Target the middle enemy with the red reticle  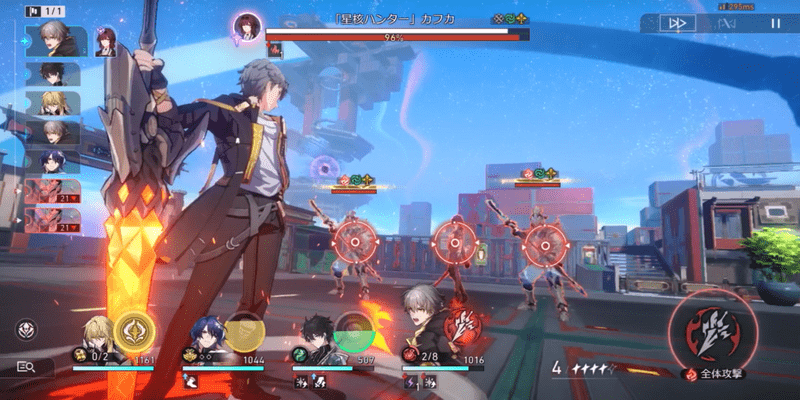(452, 241)
